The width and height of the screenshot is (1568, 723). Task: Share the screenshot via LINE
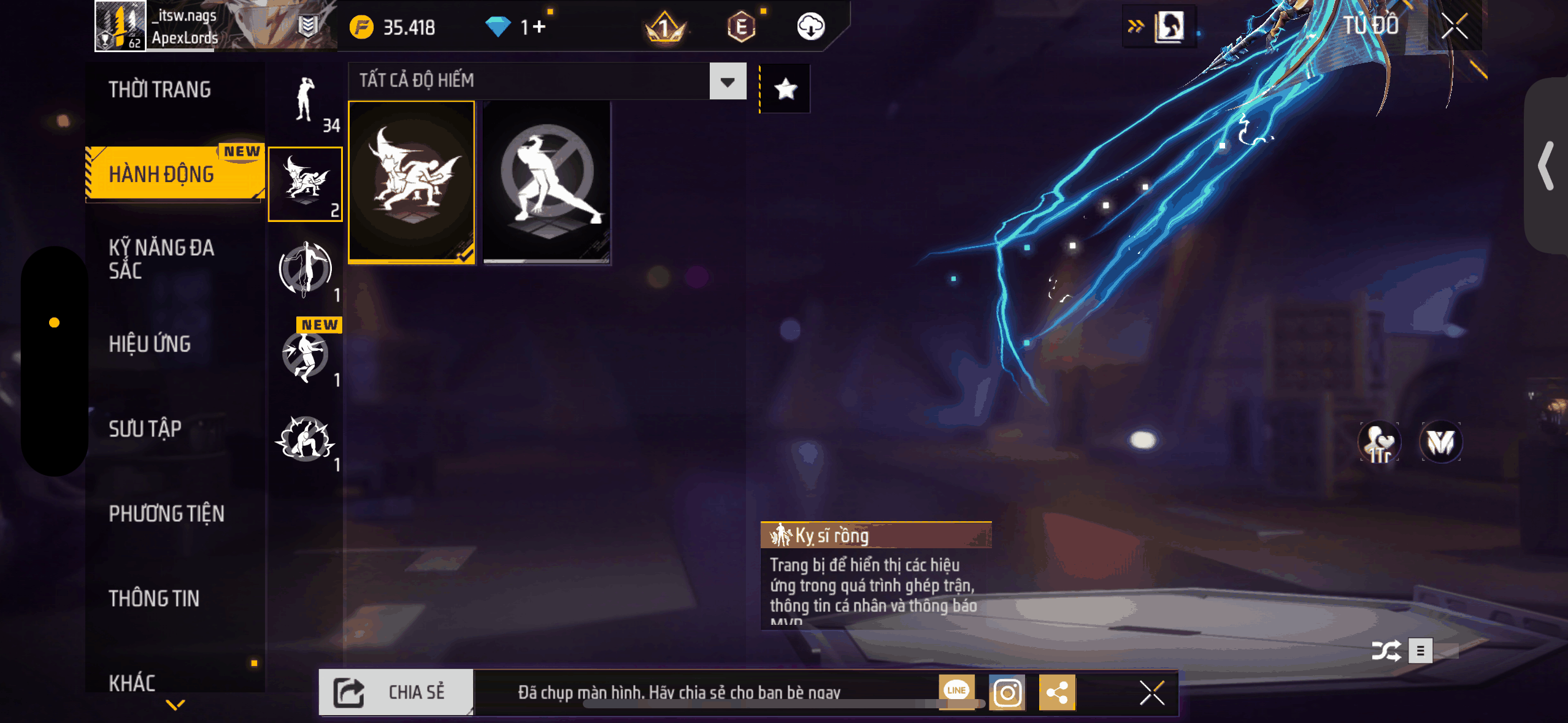(x=956, y=691)
